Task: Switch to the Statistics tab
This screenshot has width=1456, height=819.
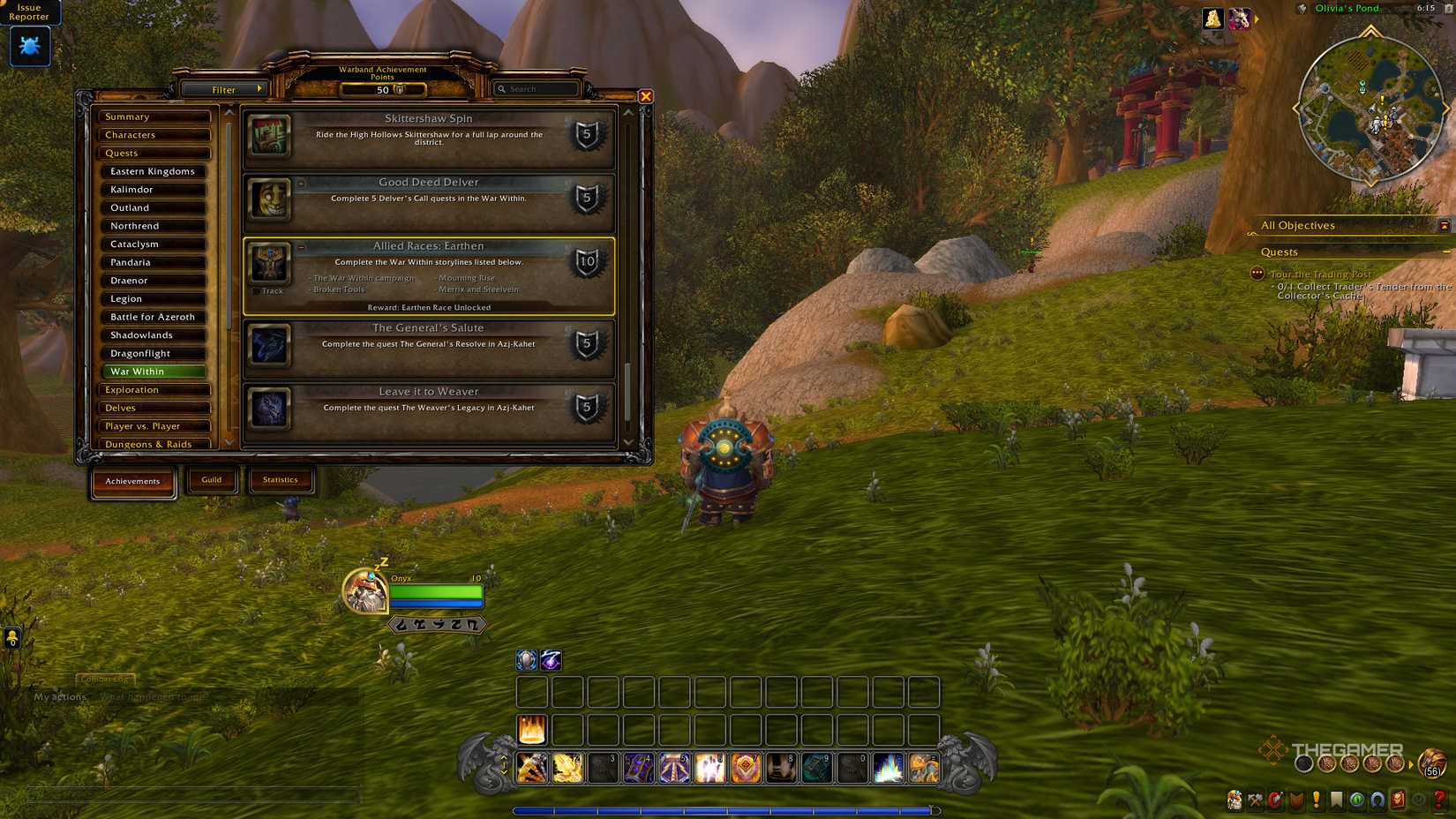Action: pyautogui.click(x=281, y=479)
